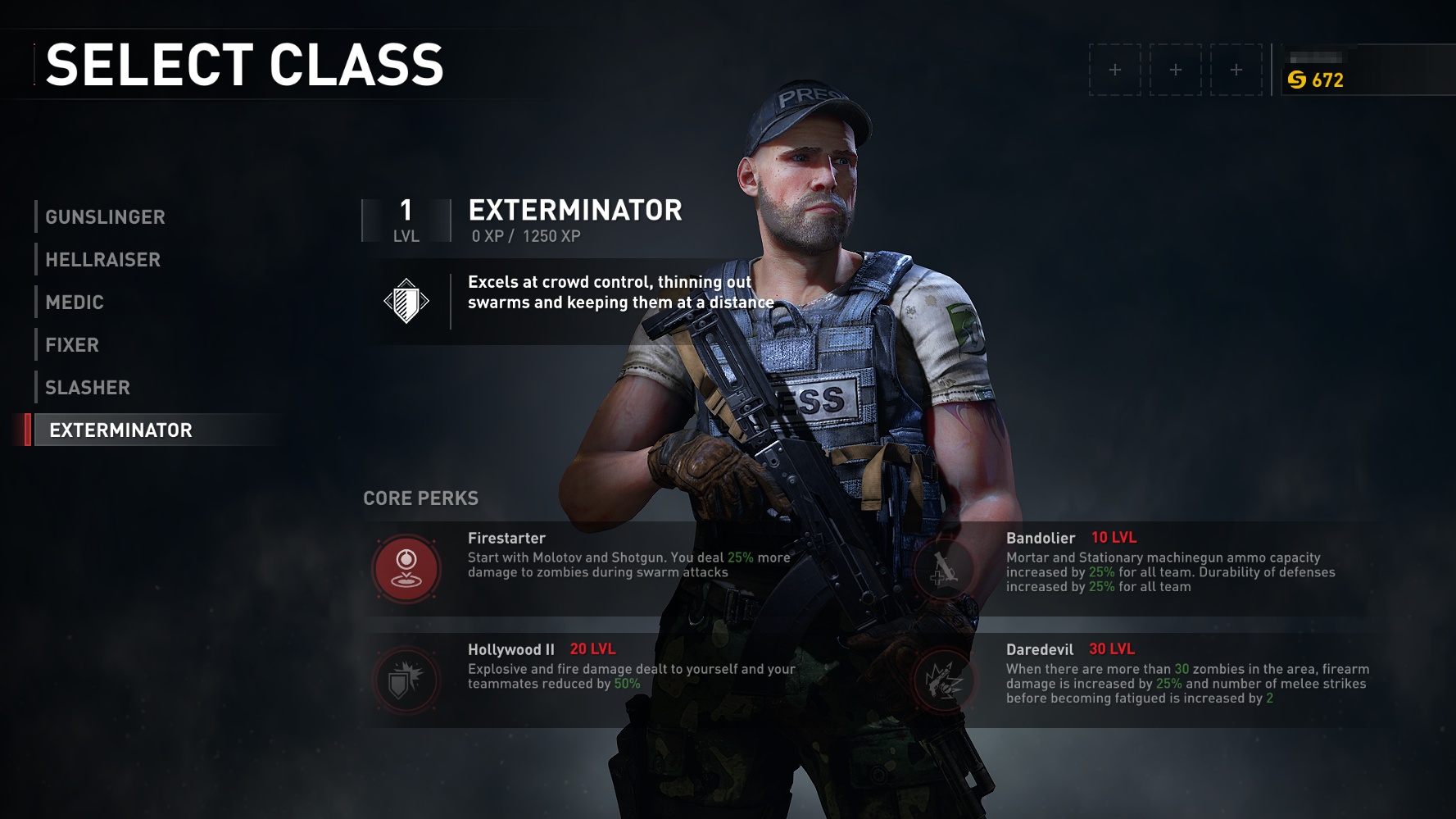Click the Exterminator shield class emblem
This screenshot has height=819, width=1456.
pyautogui.click(x=406, y=301)
